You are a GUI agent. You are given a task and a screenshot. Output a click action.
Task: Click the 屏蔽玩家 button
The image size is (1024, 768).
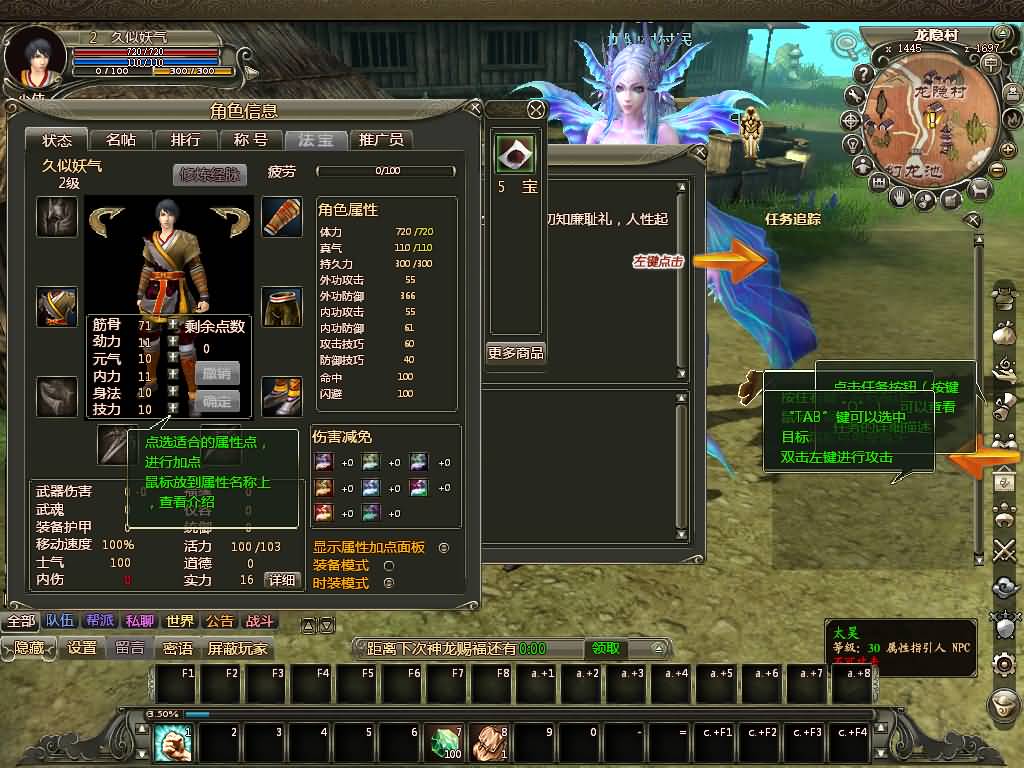pyautogui.click(x=238, y=648)
